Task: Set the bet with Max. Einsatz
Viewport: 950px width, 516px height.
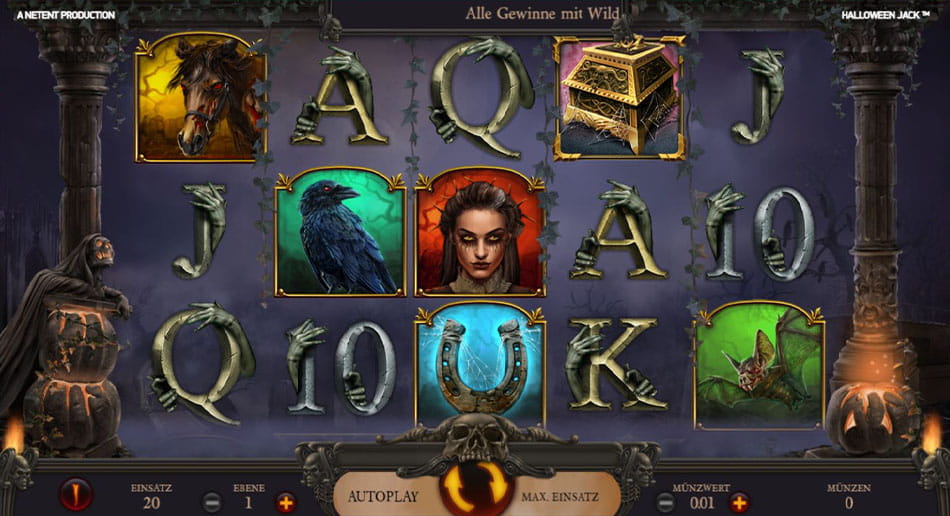Action: pos(568,496)
